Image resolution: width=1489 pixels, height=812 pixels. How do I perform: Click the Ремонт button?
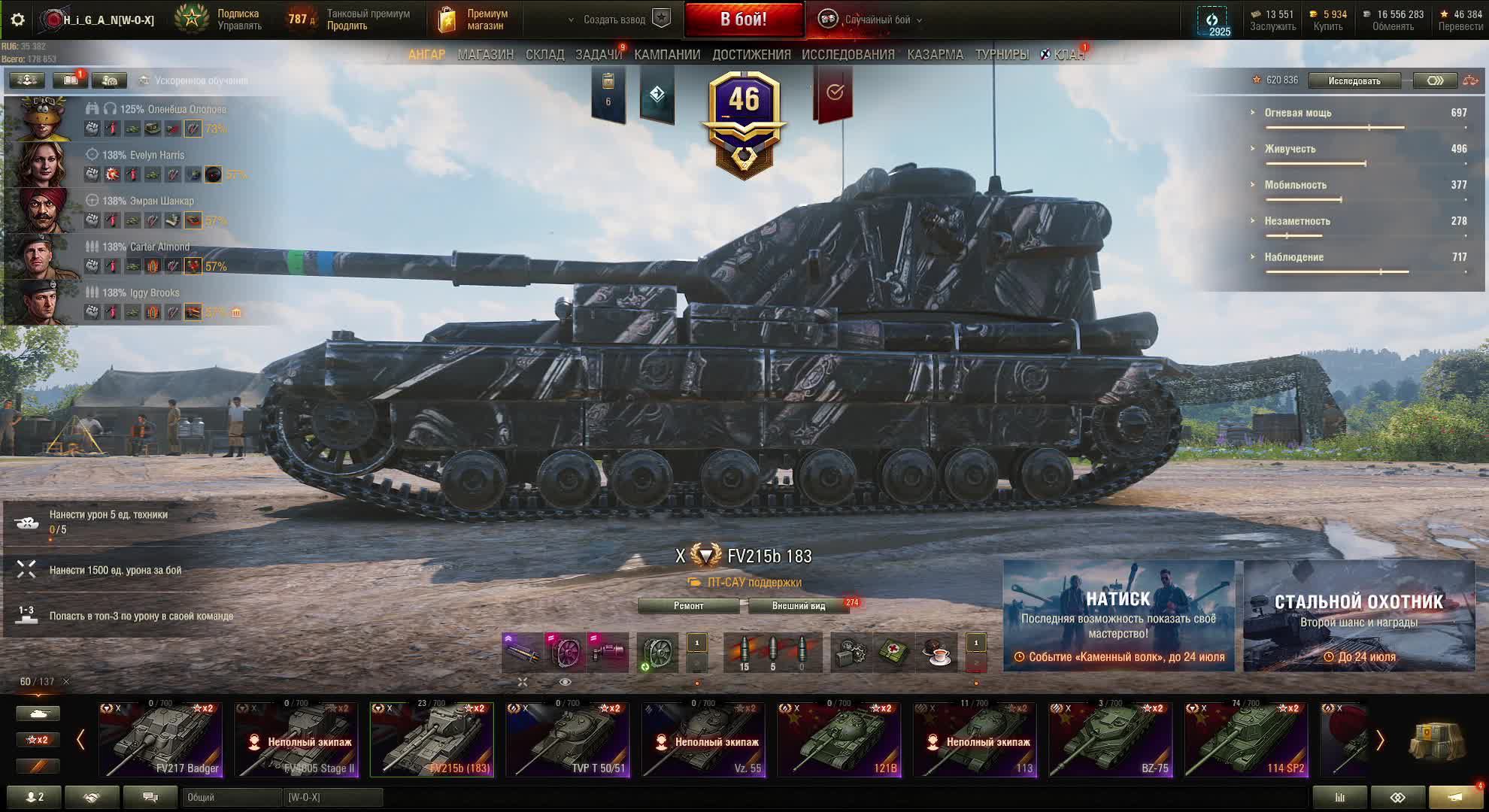pyautogui.click(x=688, y=606)
